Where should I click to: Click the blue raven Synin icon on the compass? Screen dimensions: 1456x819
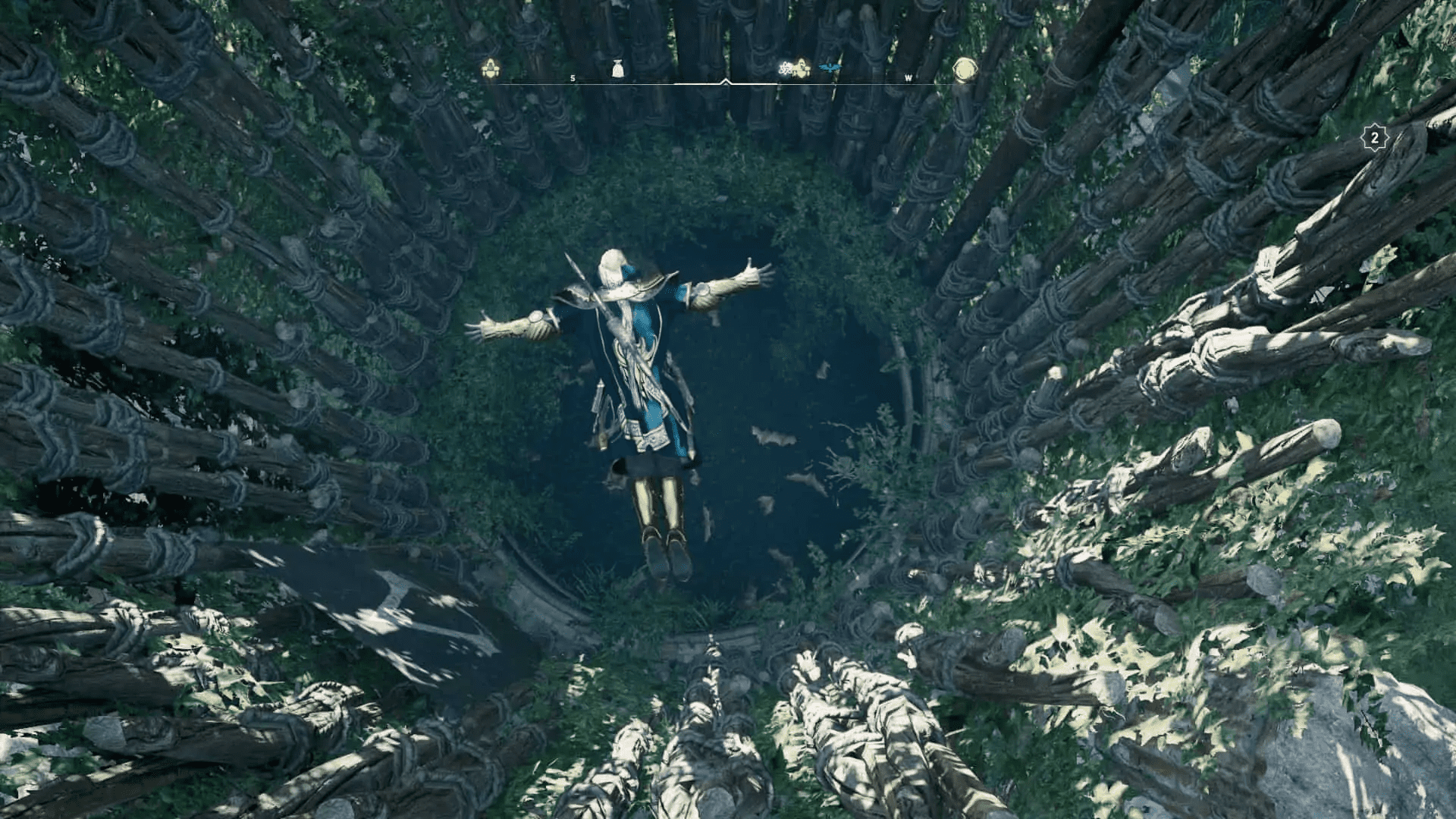[x=830, y=67]
